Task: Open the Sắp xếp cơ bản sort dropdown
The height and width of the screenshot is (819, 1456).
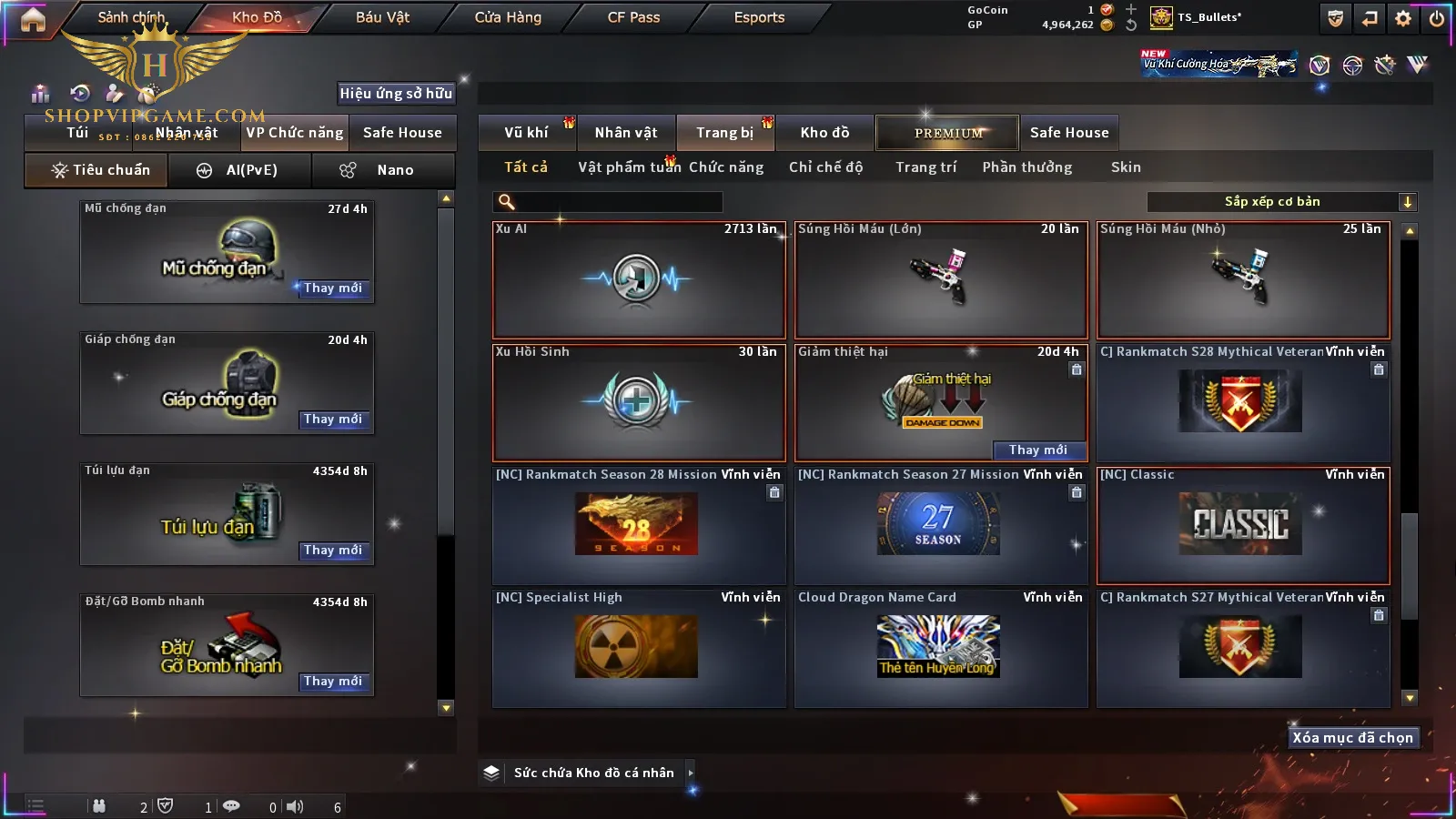Action: tap(1281, 202)
